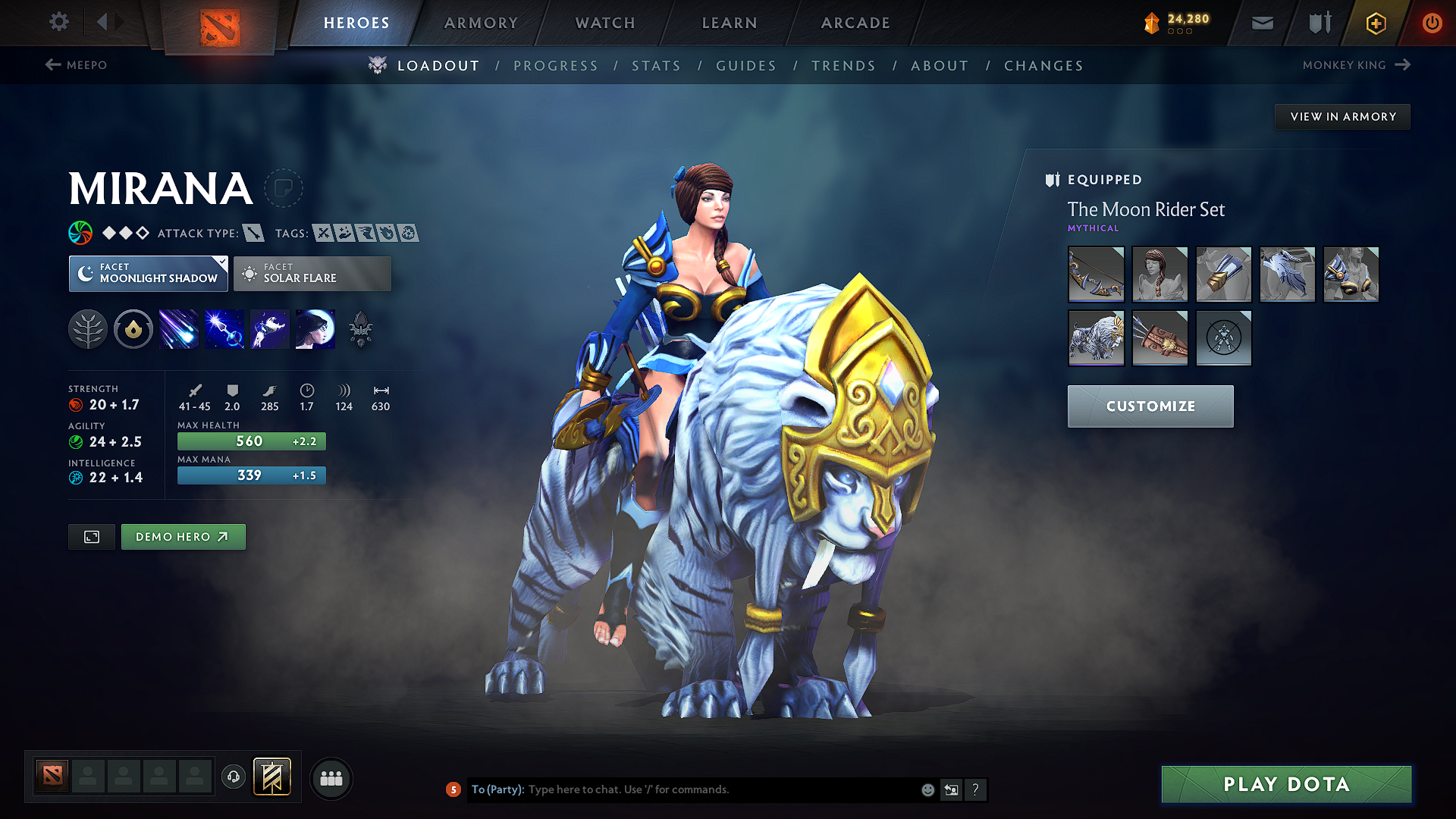Switch to the STATS tab
Viewport: 1456px width, 819px height.
657,66
